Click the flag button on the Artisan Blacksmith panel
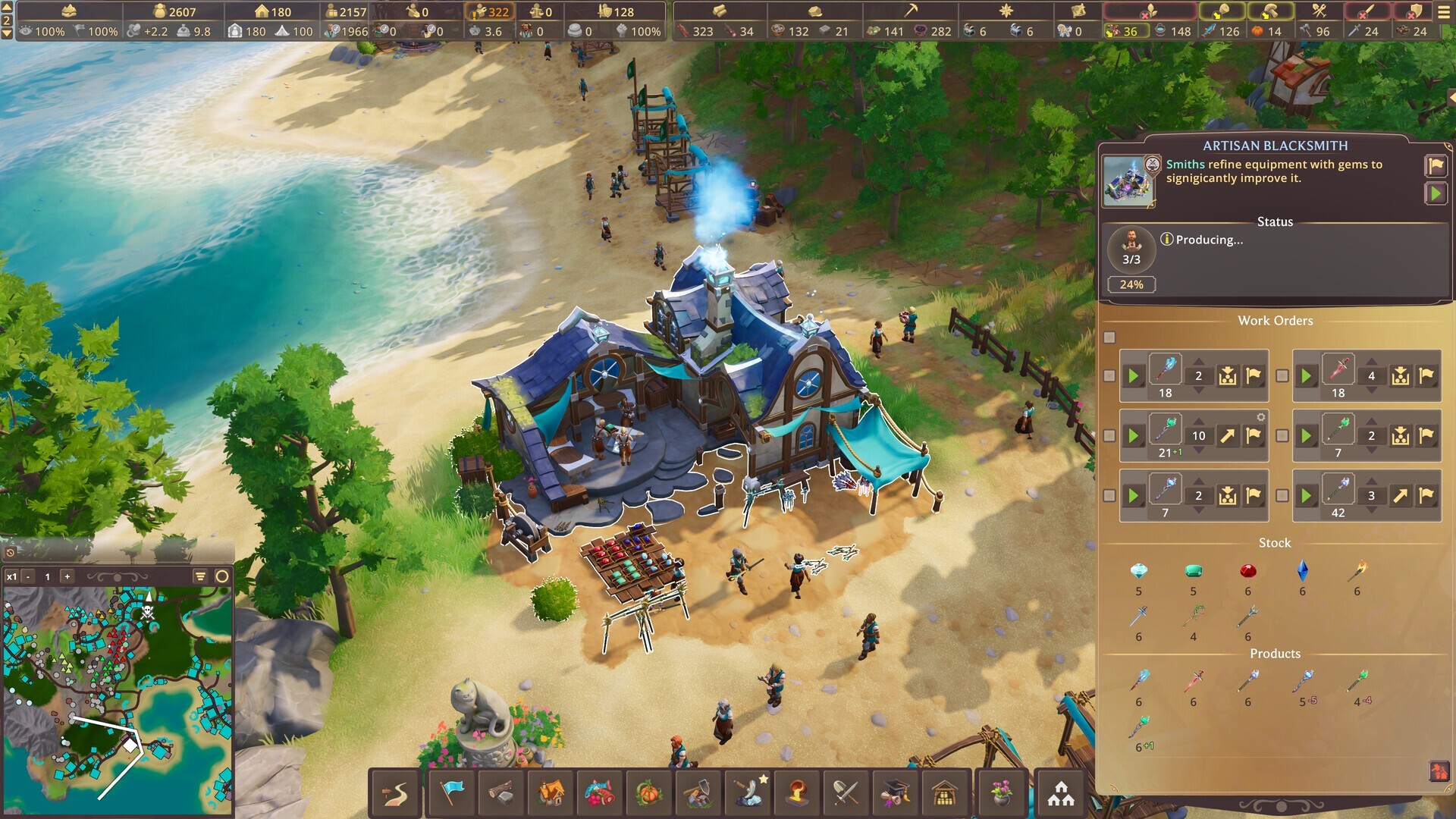This screenshot has height=819, width=1456. (1436, 167)
